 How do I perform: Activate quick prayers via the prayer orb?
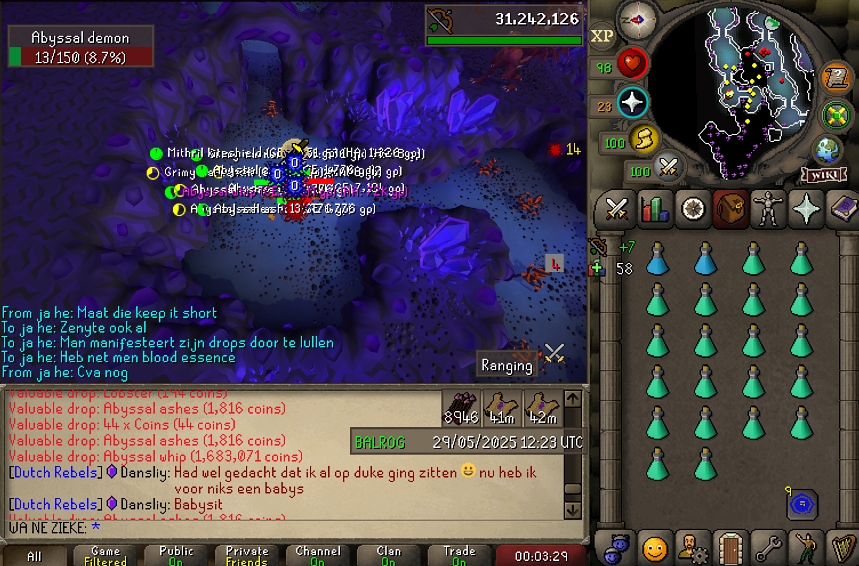point(633,101)
